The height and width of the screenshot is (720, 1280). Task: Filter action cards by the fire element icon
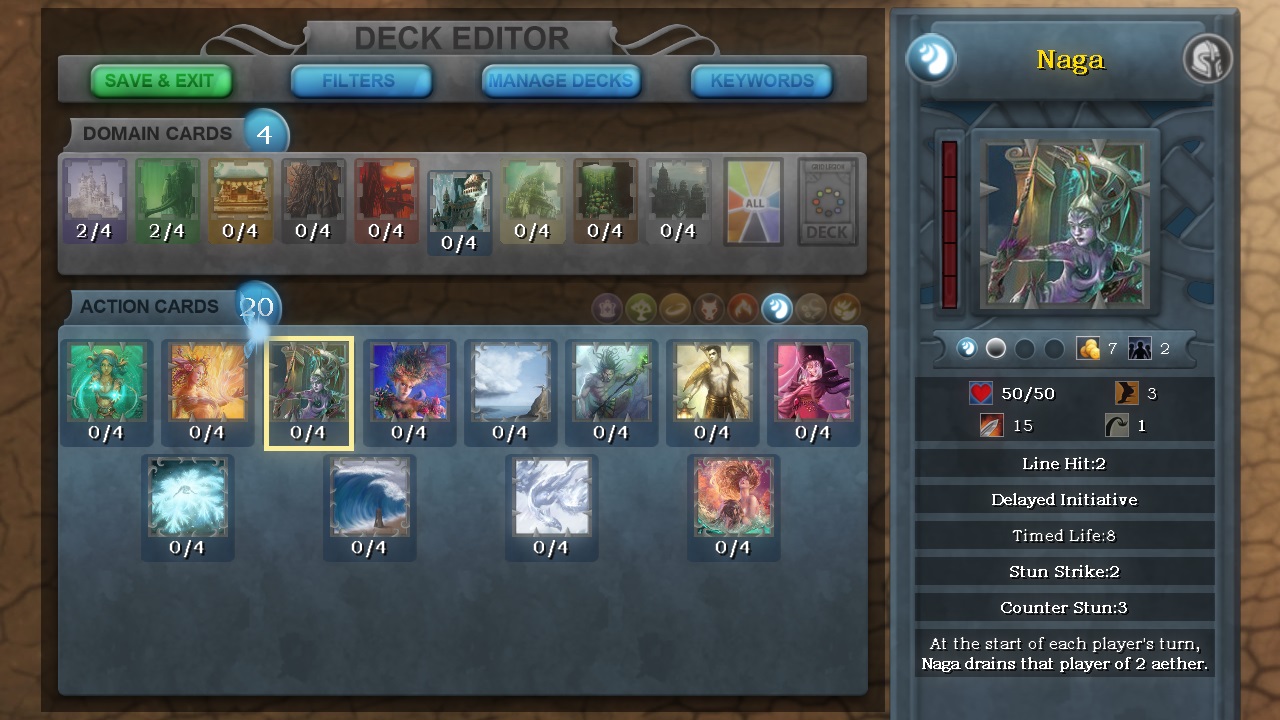coord(742,307)
